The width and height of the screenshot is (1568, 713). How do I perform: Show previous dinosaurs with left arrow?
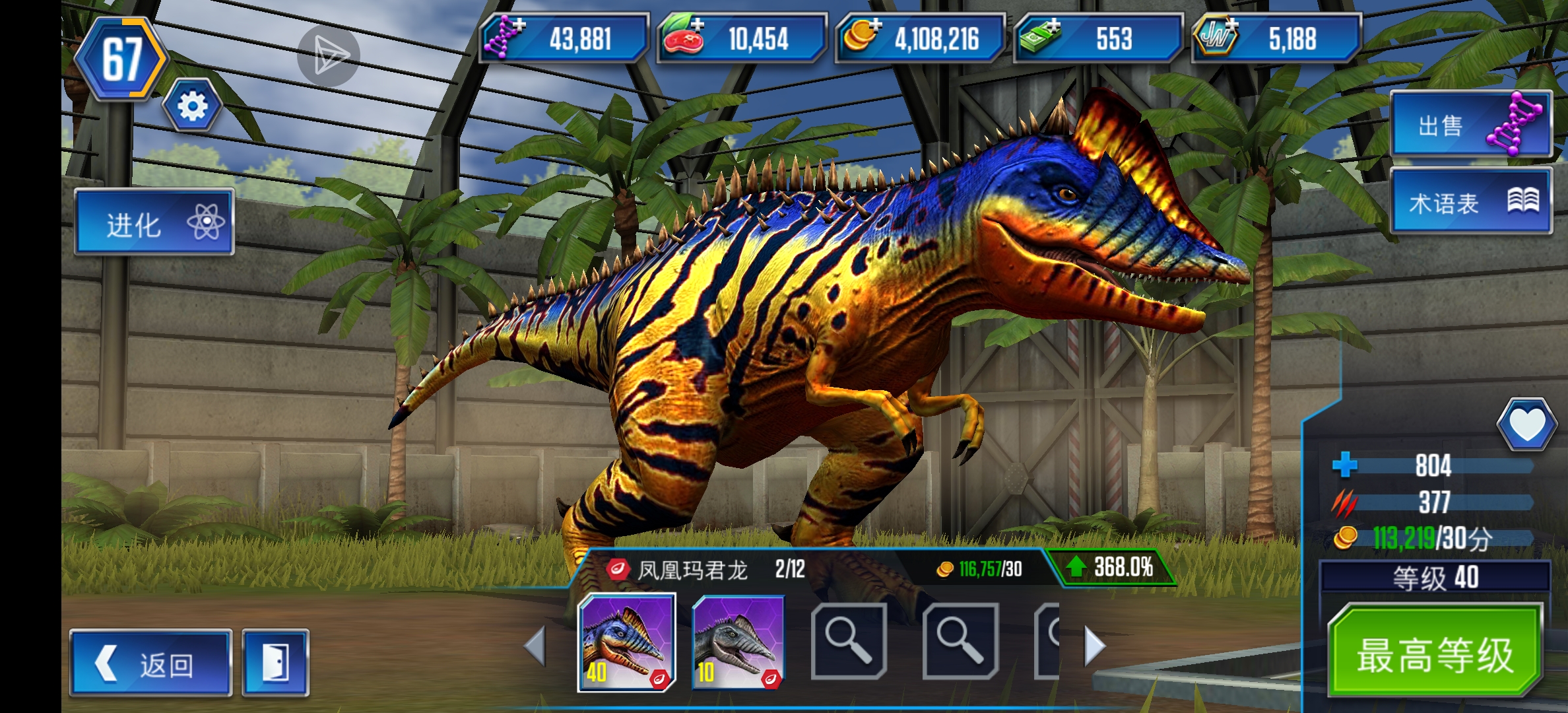(x=535, y=646)
